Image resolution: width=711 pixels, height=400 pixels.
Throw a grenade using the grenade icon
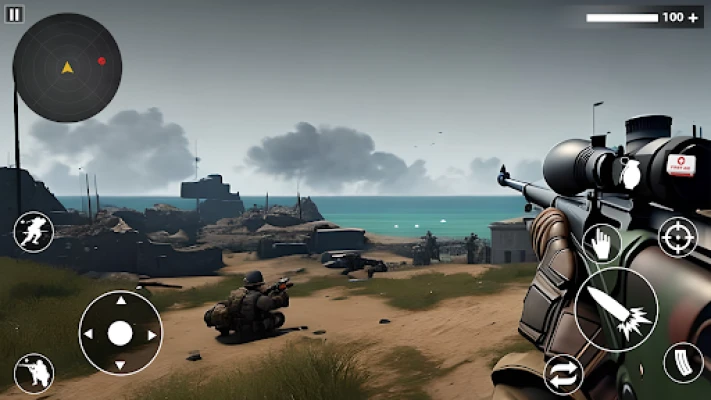tap(630, 173)
